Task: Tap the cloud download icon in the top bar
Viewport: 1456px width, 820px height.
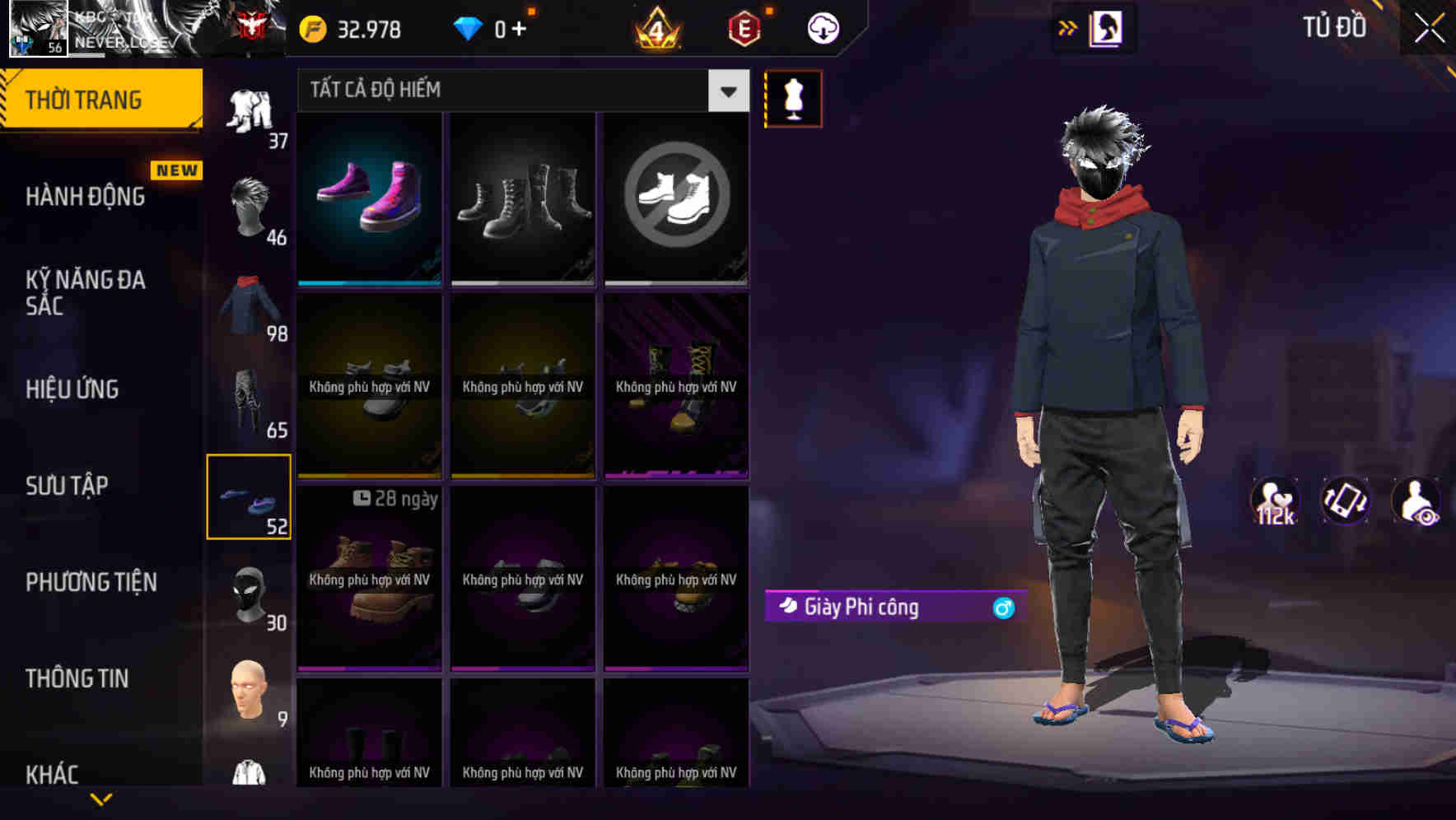Action: point(823,27)
